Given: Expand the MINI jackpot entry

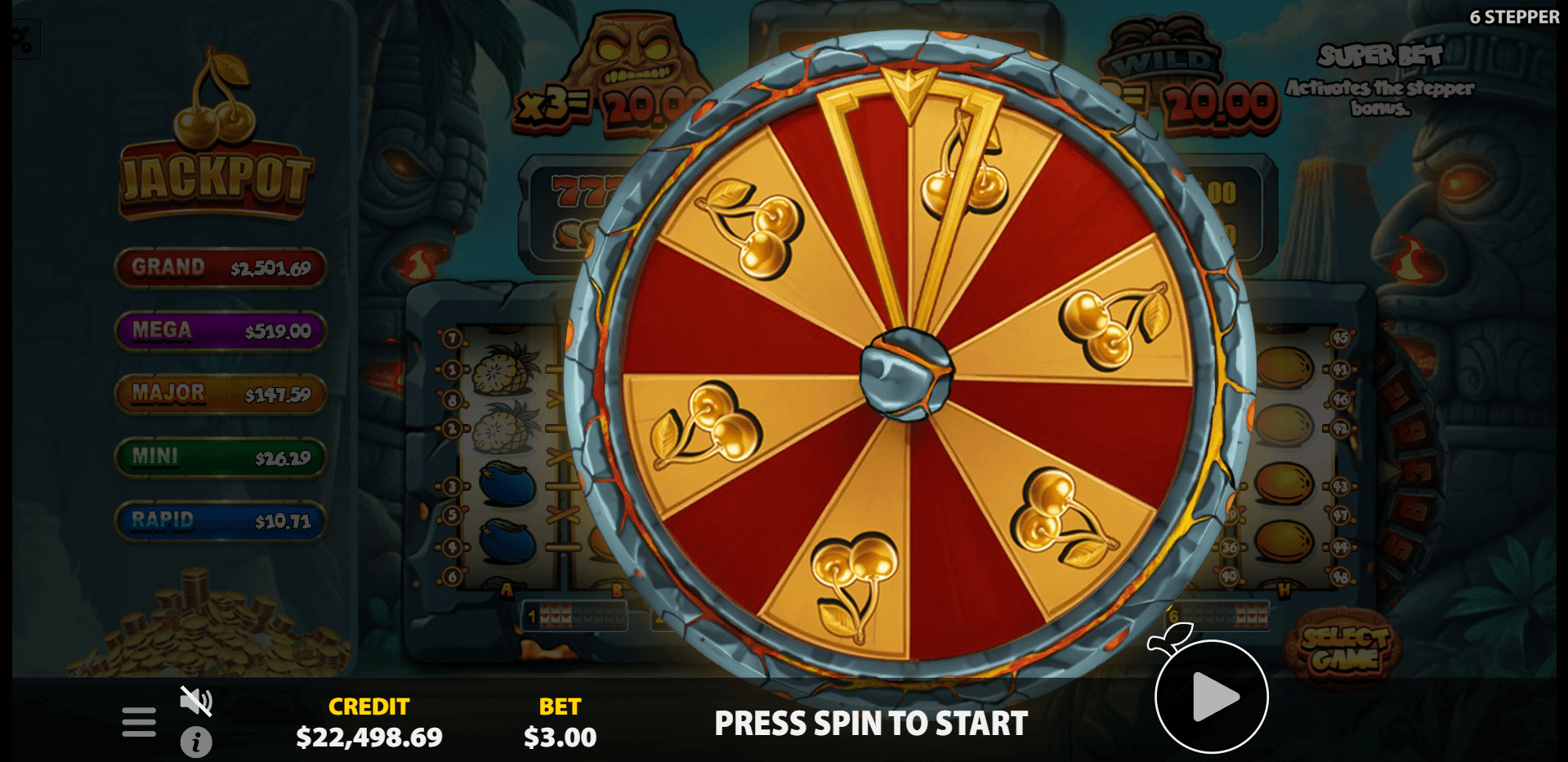Looking at the screenshot, I should tap(221, 457).
